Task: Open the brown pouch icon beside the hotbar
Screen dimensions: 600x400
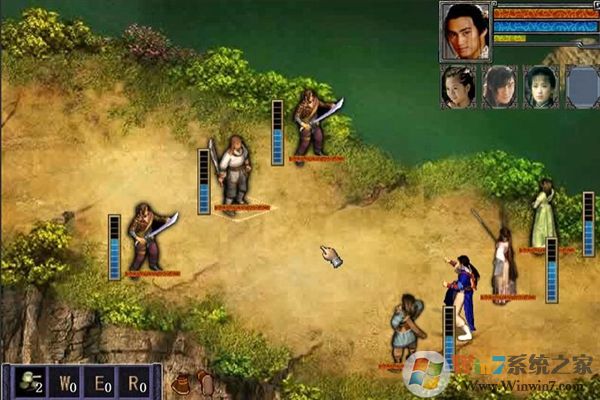Action: click(x=181, y=384)
